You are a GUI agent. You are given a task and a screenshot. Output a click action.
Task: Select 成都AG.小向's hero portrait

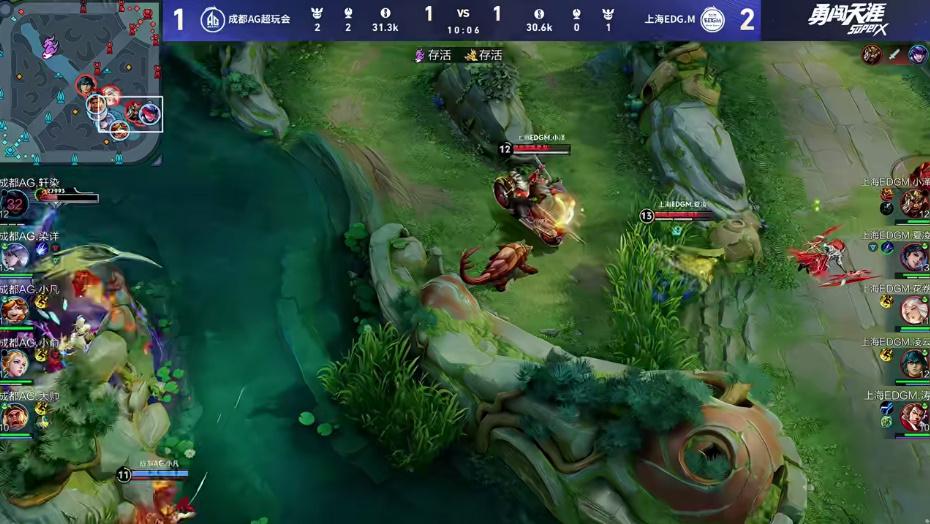point(14,363)
